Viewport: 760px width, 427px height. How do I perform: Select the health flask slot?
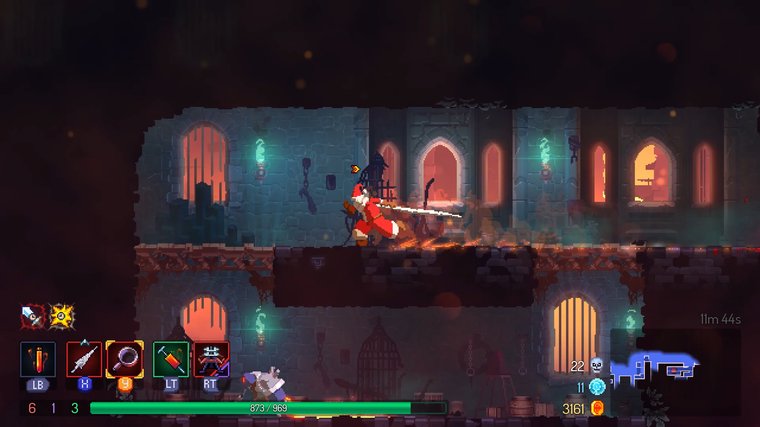[38, 358]
